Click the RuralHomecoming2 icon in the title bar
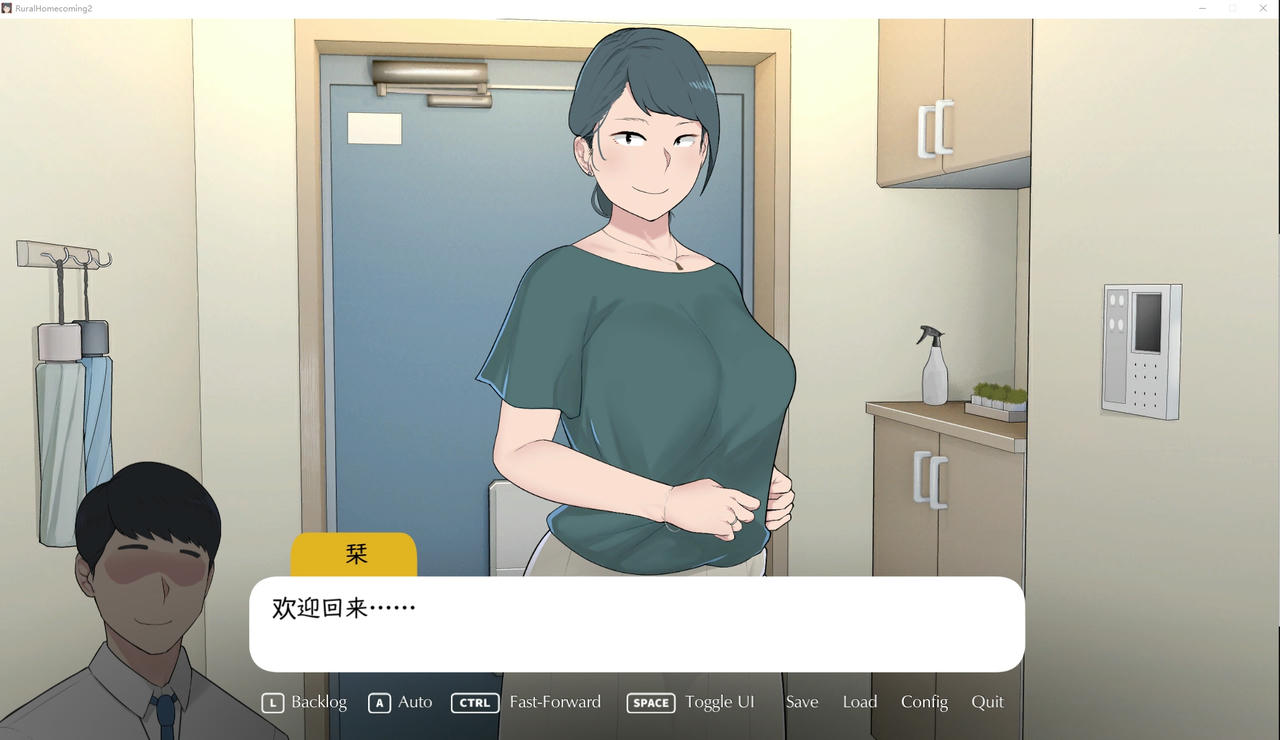 8,8
